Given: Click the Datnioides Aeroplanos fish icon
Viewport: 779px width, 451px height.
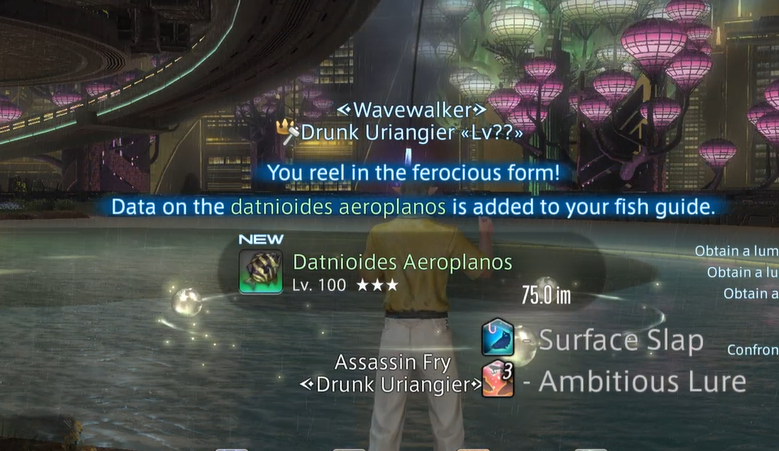Looking at the screenshot, I should [x=260, y=272].
